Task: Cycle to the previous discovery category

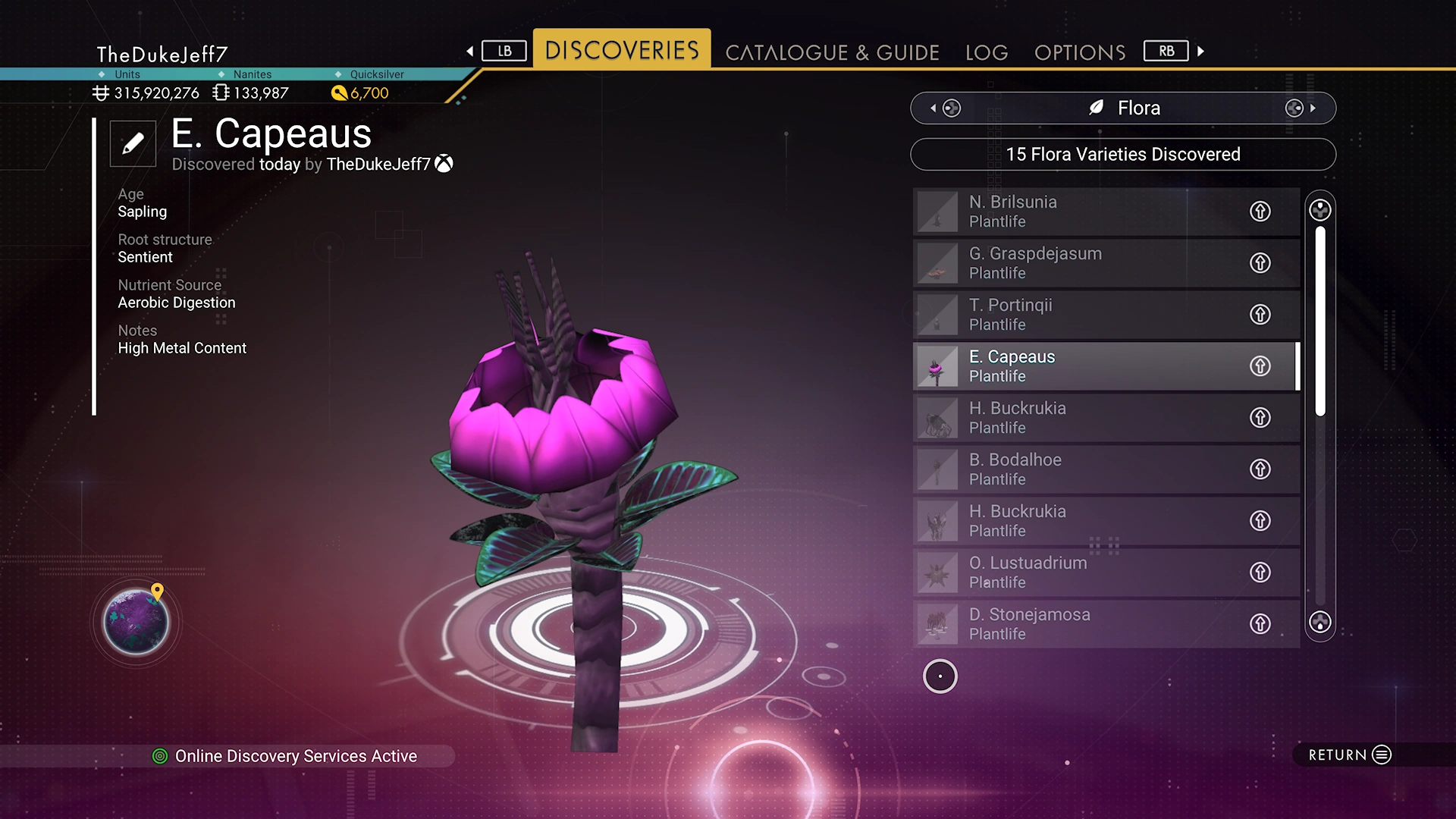Action: point(946,108)
